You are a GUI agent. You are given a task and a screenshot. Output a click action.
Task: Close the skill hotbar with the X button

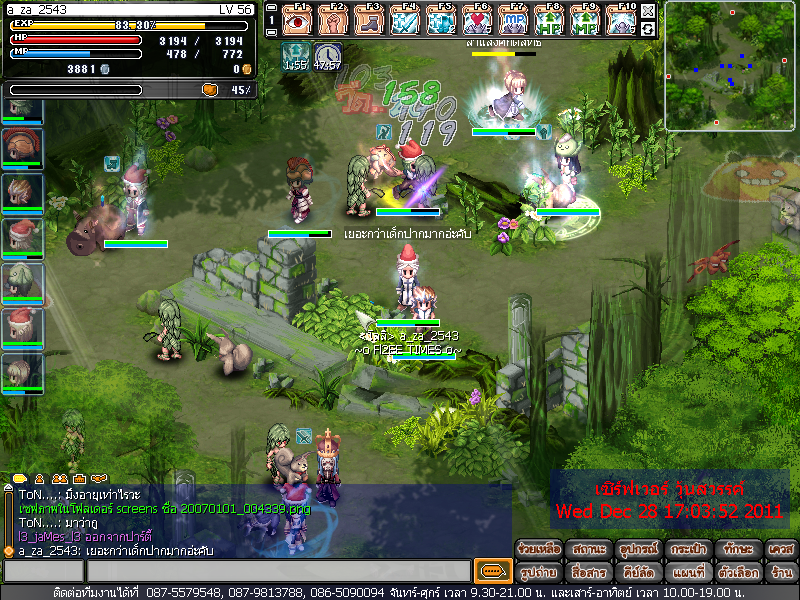click(x=648, y=11)
